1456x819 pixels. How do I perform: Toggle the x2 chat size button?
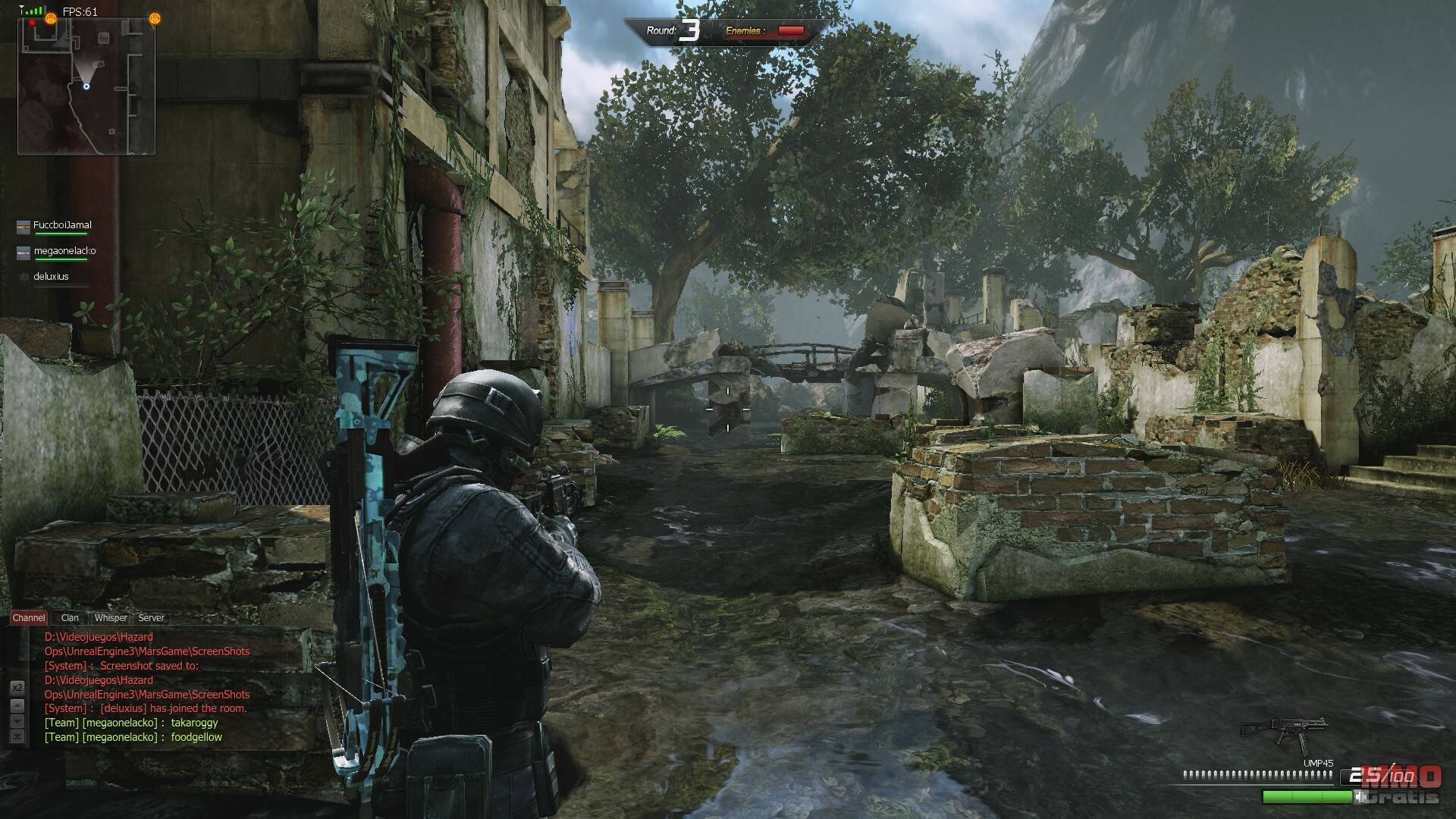[x=17, y=687]
